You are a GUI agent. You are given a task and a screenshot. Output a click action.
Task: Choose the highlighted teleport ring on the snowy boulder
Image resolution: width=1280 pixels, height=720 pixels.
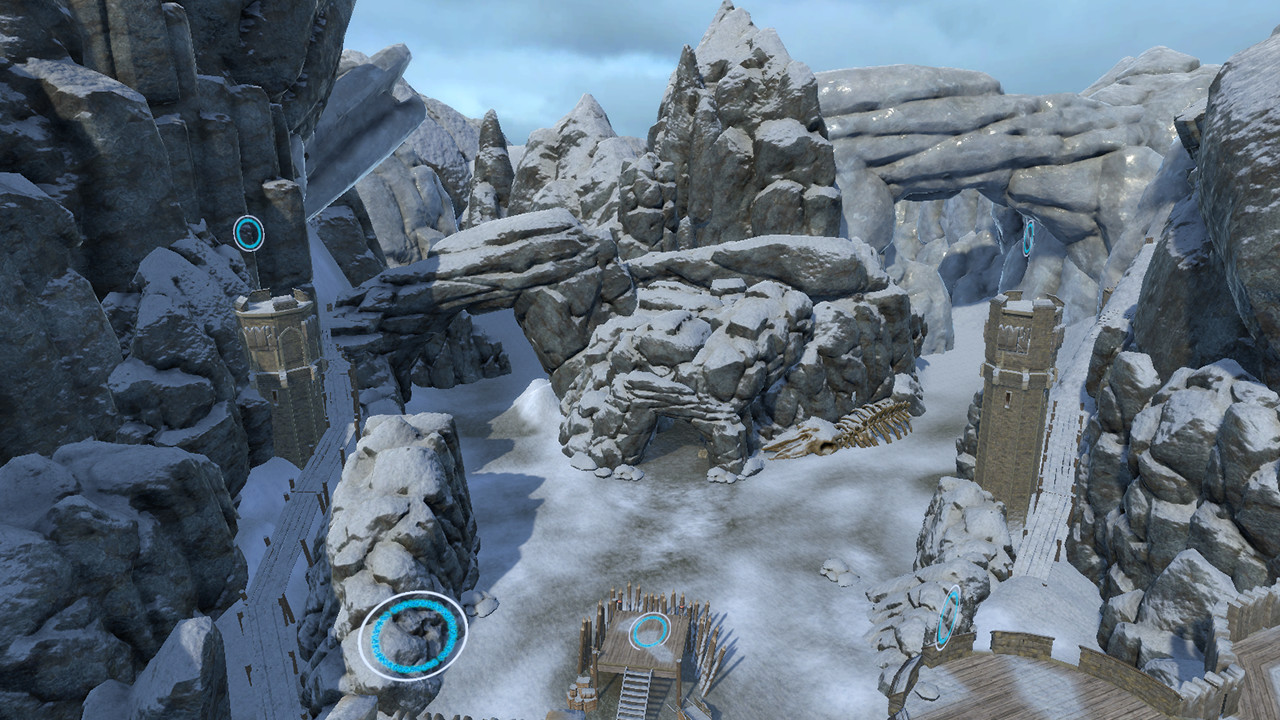coord(412,635)
